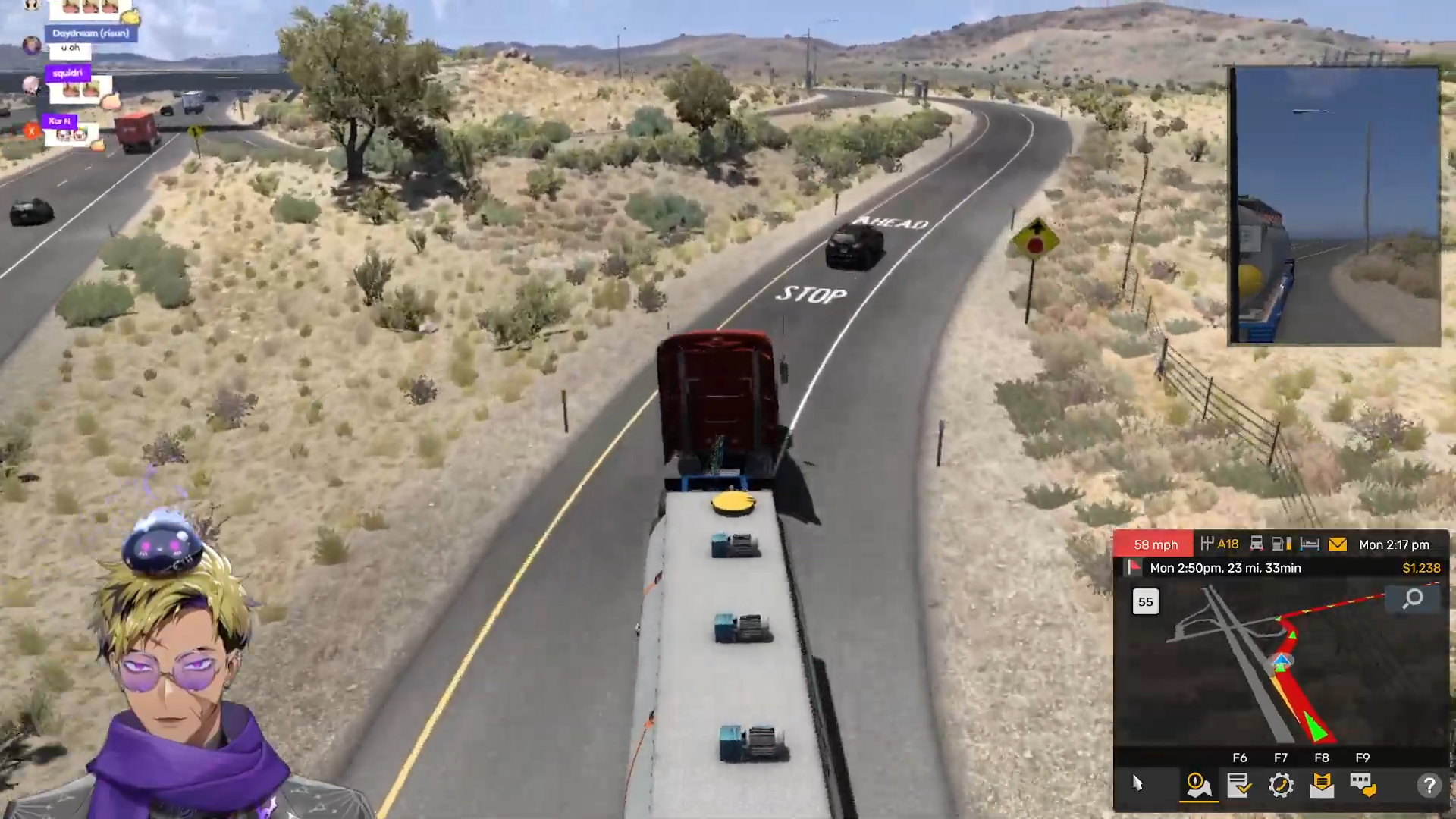The height and width of the screenshot is (819, 1456).
Task: Click the fuel pump indicator icon
Action: click(x=1282, y=544)
